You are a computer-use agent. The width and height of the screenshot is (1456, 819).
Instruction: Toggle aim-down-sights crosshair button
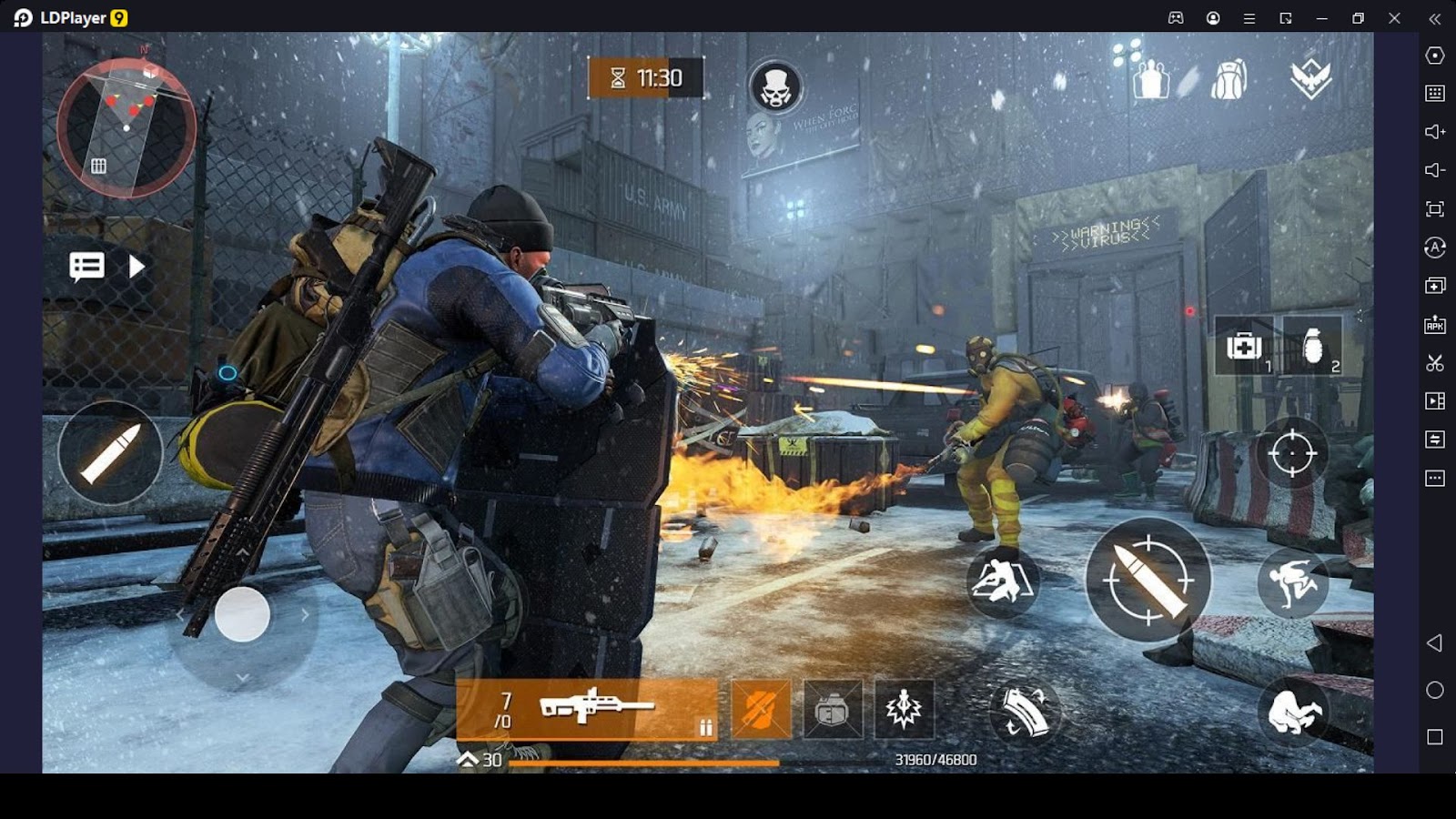(1291, 453)
